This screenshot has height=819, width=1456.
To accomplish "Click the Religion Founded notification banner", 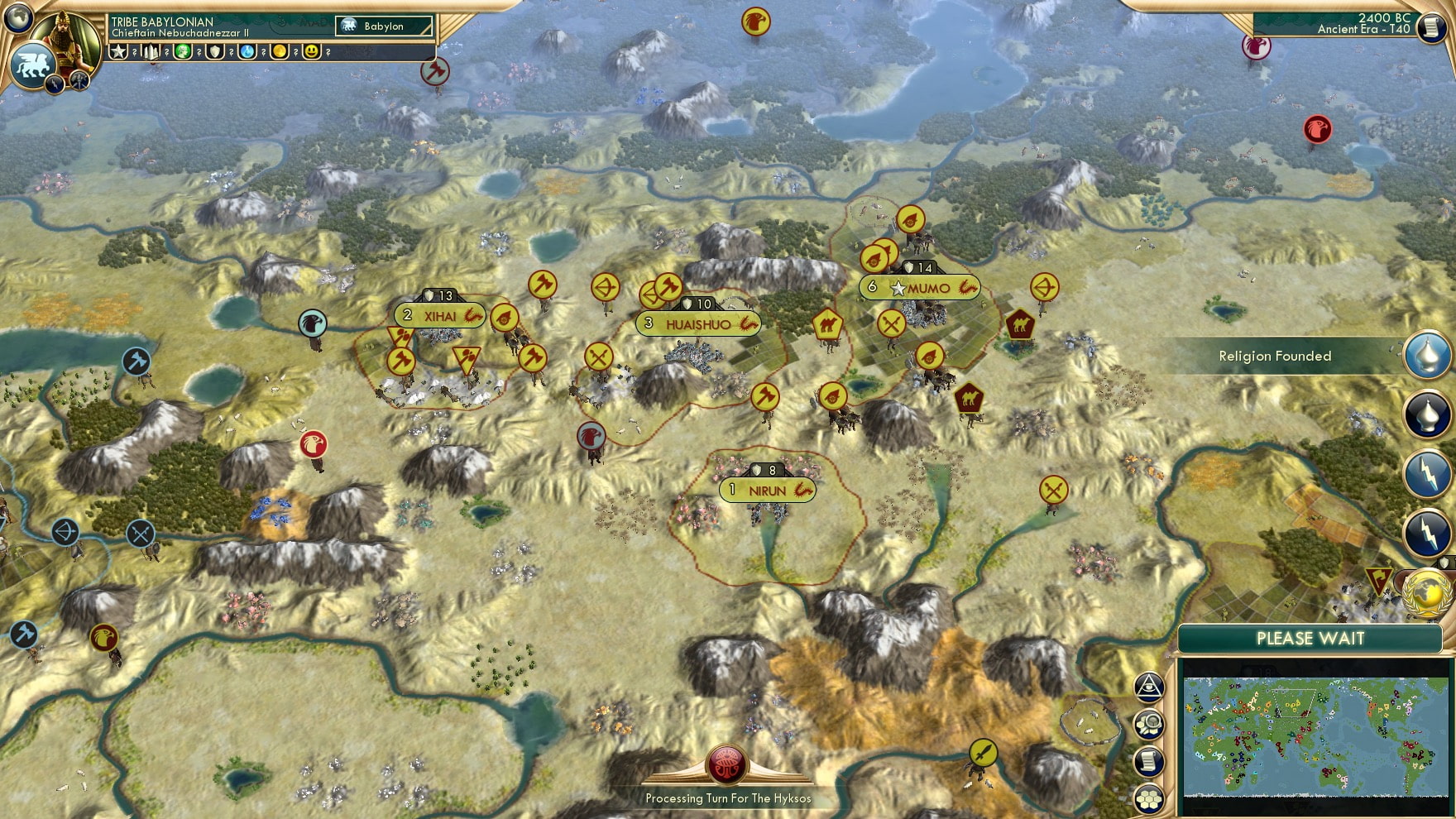I will tap(1274, 356).
